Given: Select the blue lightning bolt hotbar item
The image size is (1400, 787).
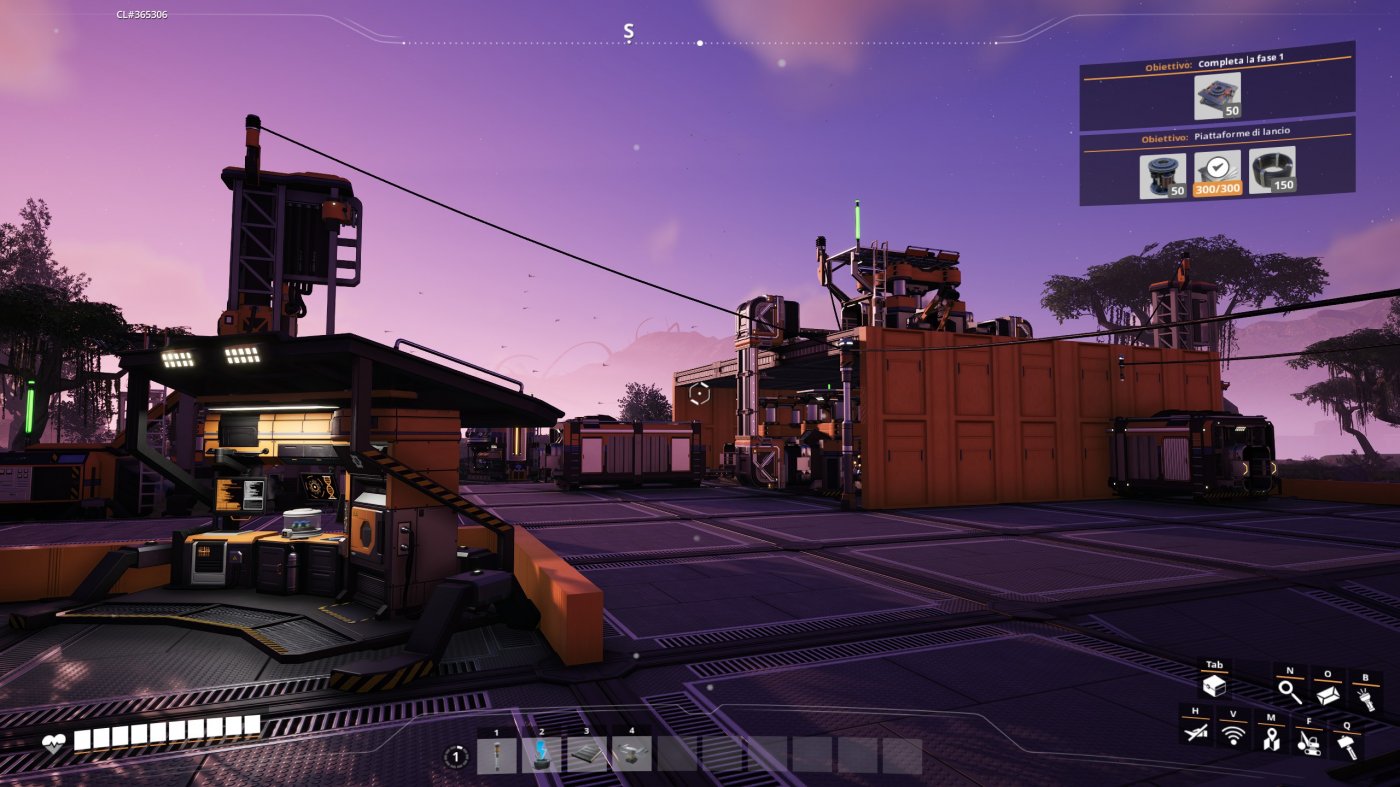Looking at the screenshot, I should coord(541,754).
